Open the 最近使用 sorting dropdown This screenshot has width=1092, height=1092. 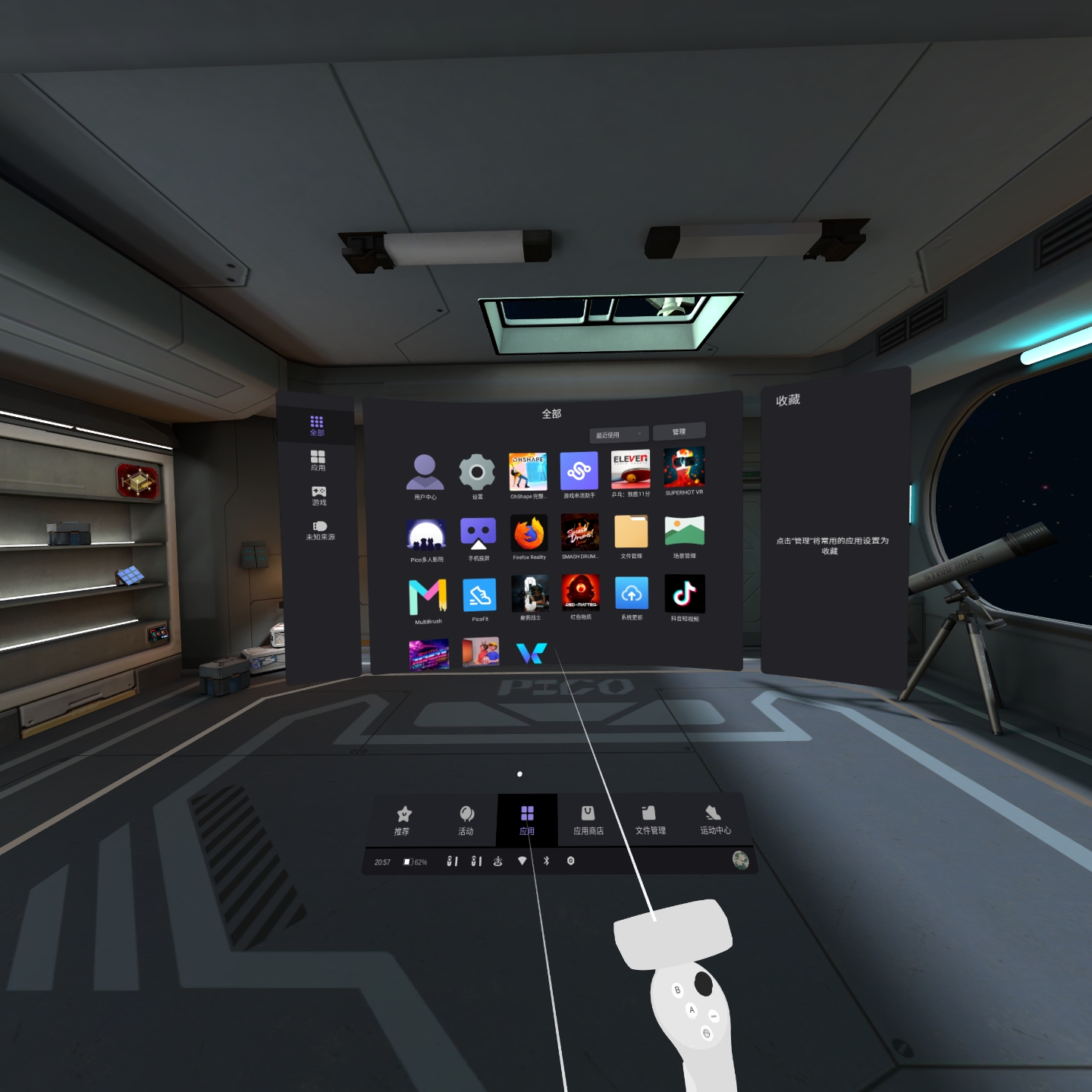(x=618, y=434)
